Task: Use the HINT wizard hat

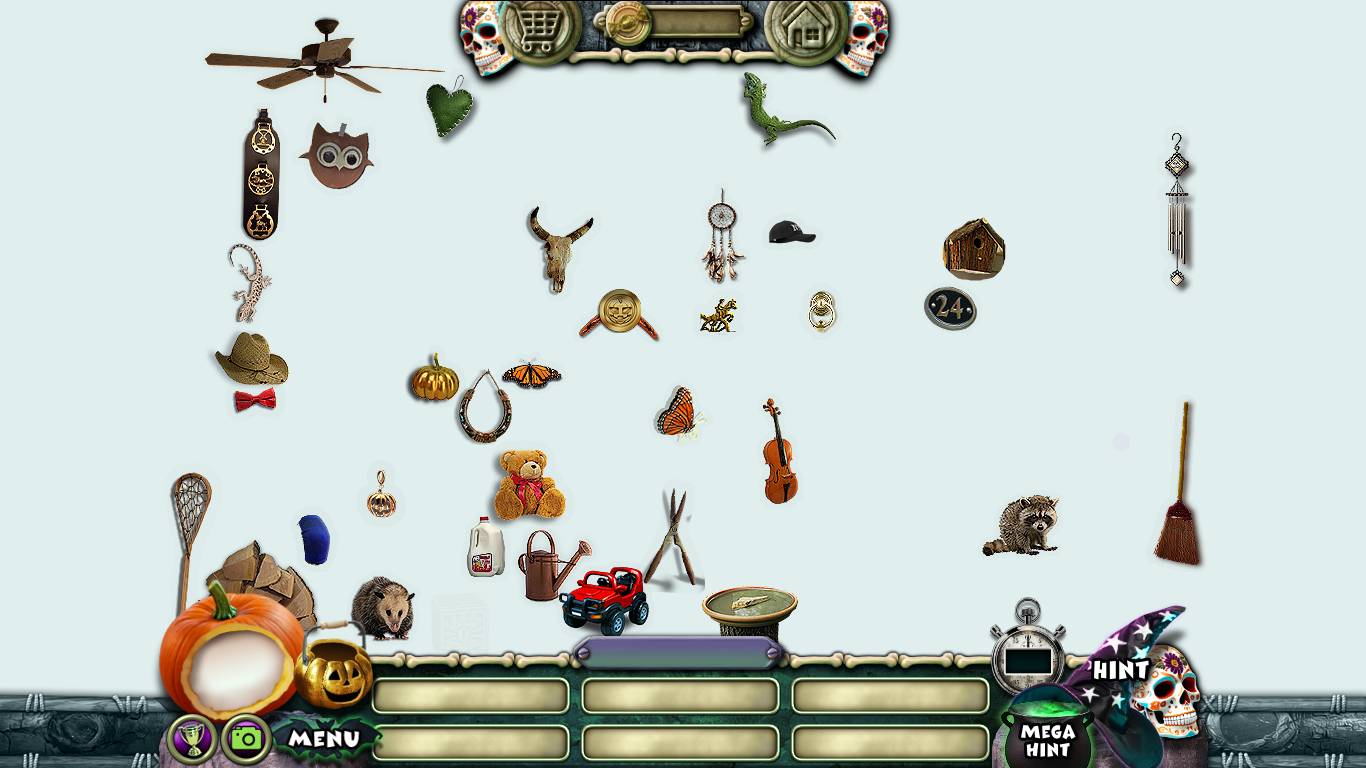Action: (x=1124, y=664)
